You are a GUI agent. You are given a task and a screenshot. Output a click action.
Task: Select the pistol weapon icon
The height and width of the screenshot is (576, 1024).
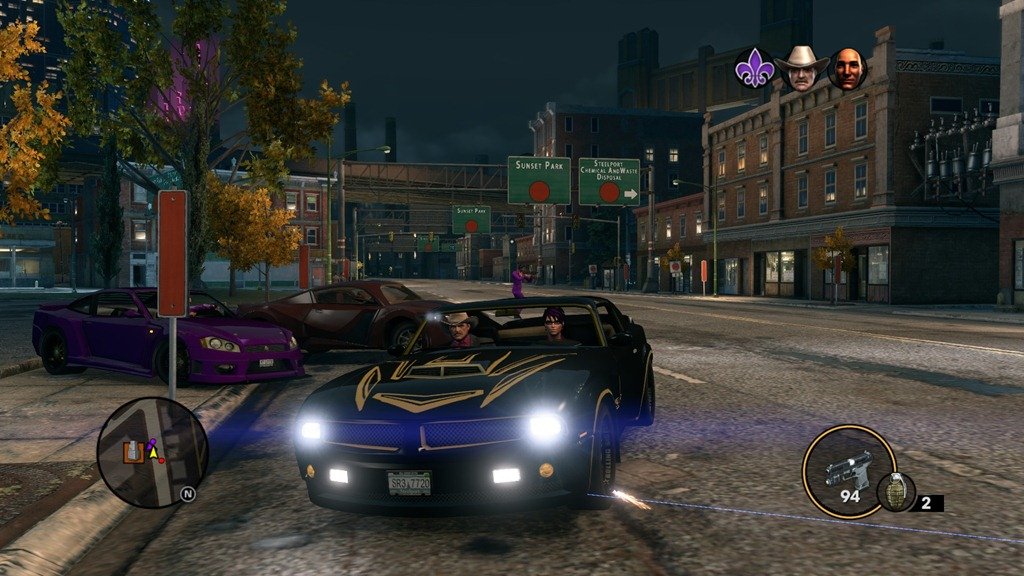[x=849, y=471]
